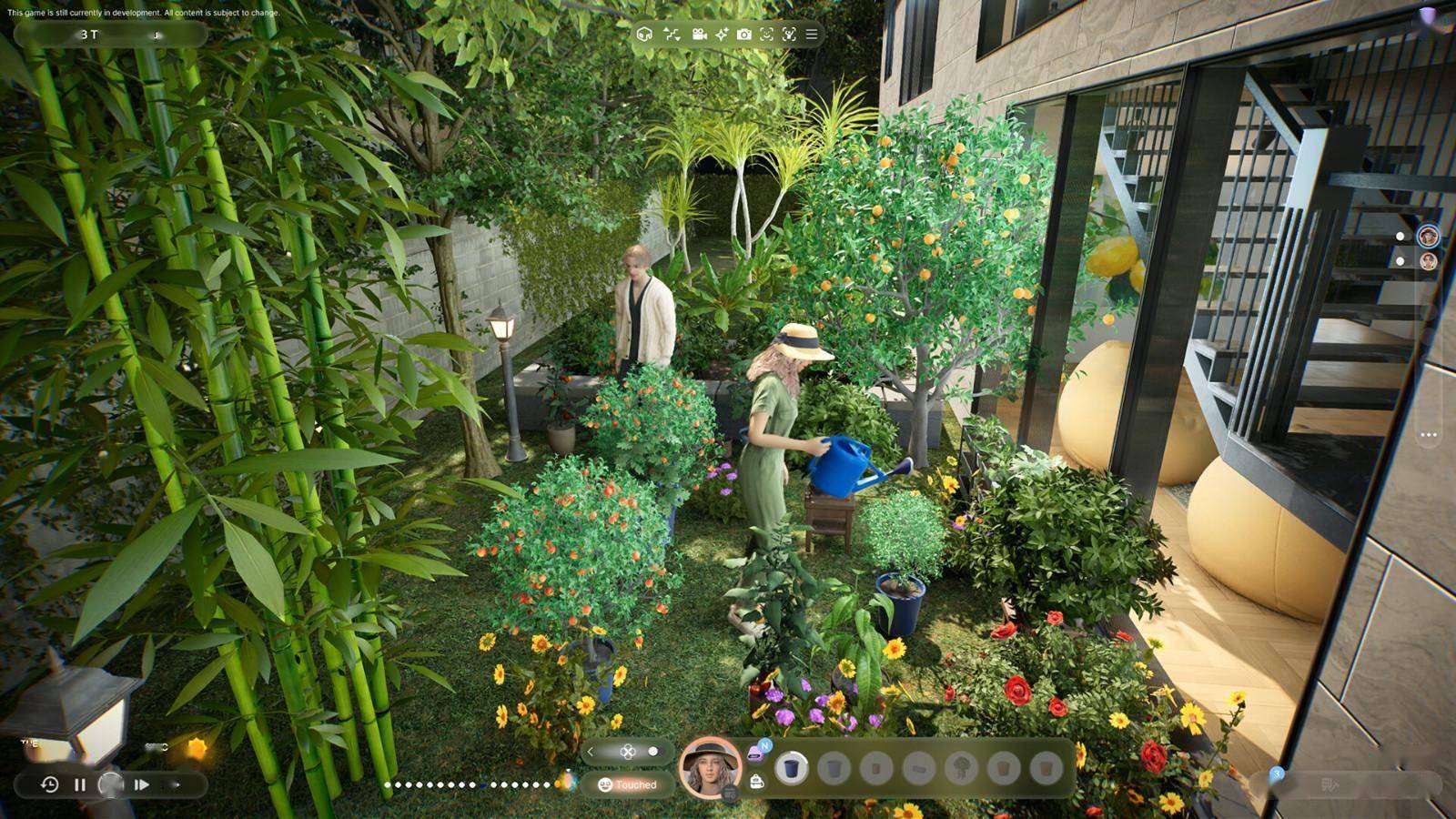
Task: Open the smartphone icon with N badge
Action: click(x=756, y=753)
